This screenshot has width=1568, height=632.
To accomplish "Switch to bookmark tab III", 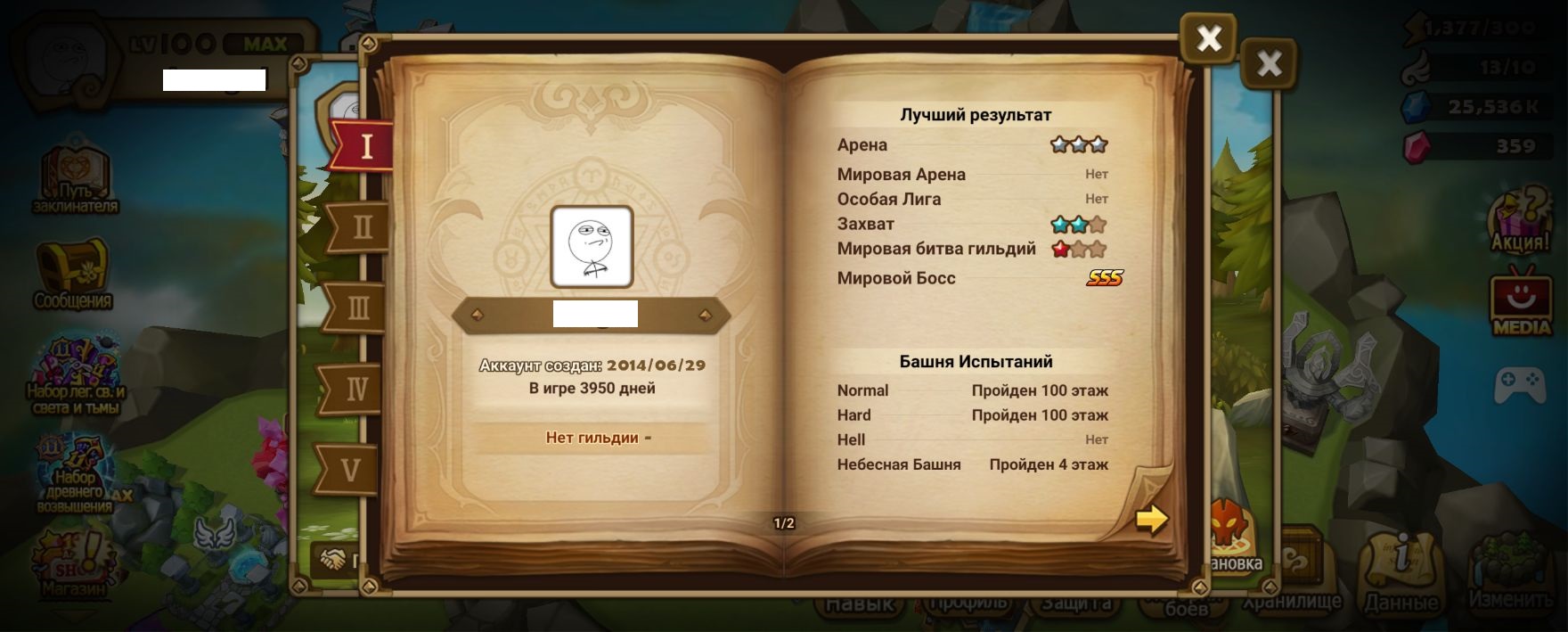I will [358, 308].
